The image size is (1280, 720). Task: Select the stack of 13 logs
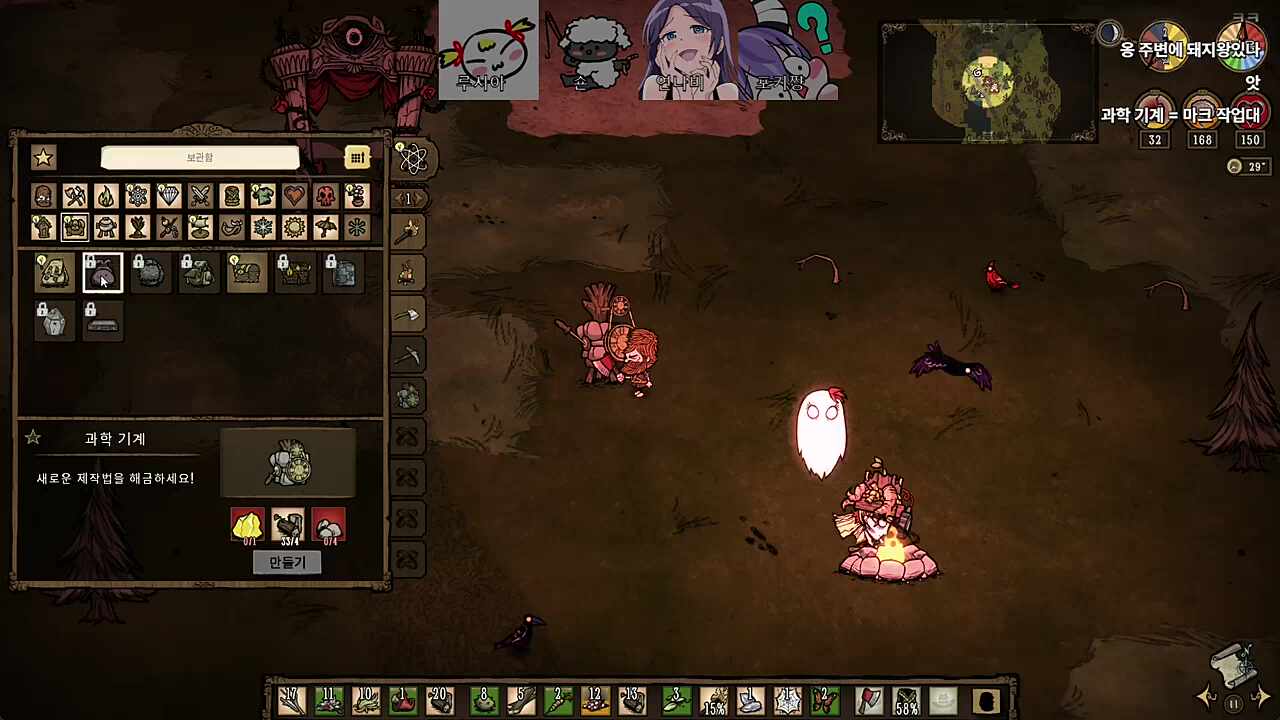click(632, 700)
